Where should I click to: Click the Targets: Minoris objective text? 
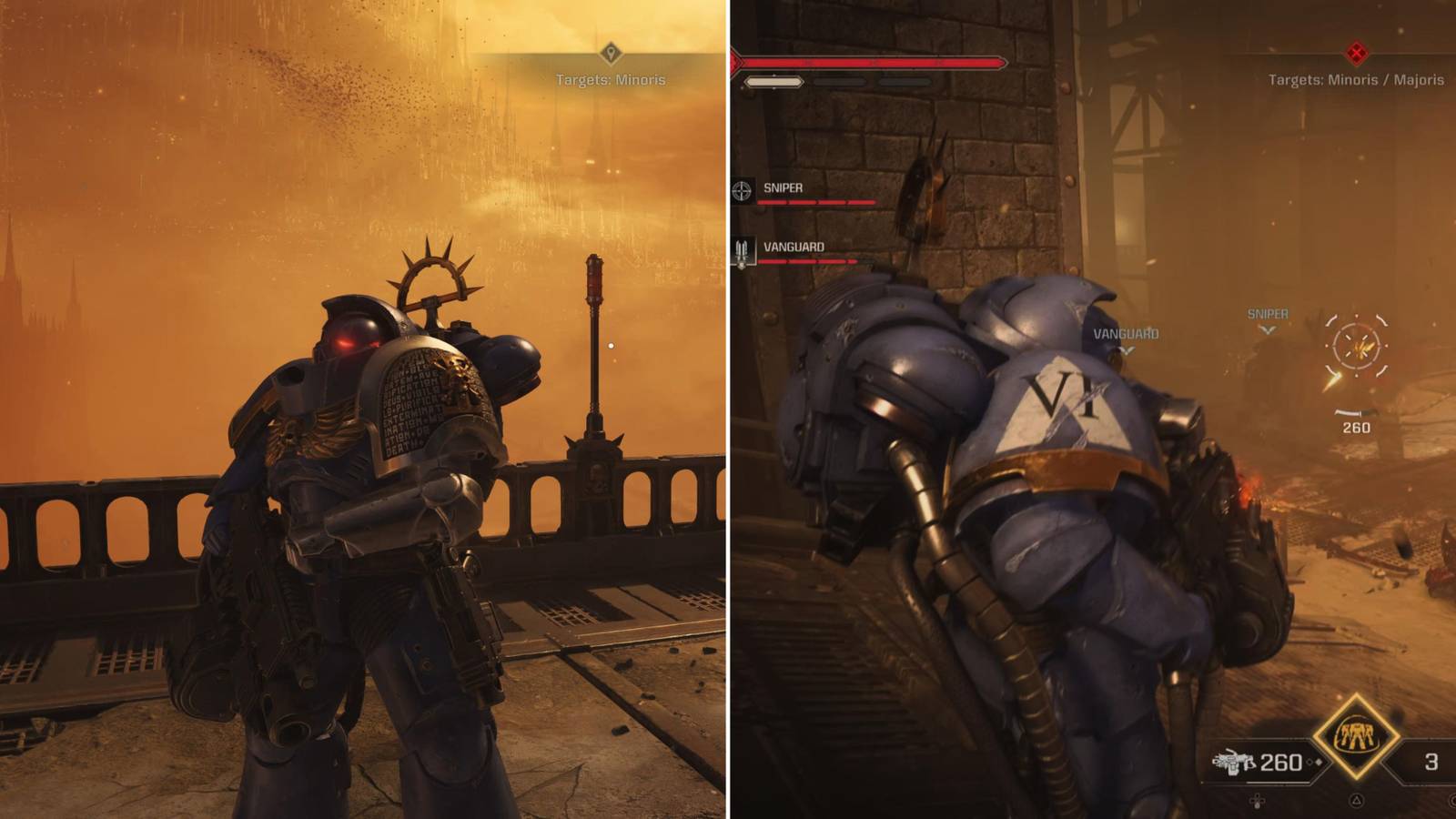click(612, 80)
